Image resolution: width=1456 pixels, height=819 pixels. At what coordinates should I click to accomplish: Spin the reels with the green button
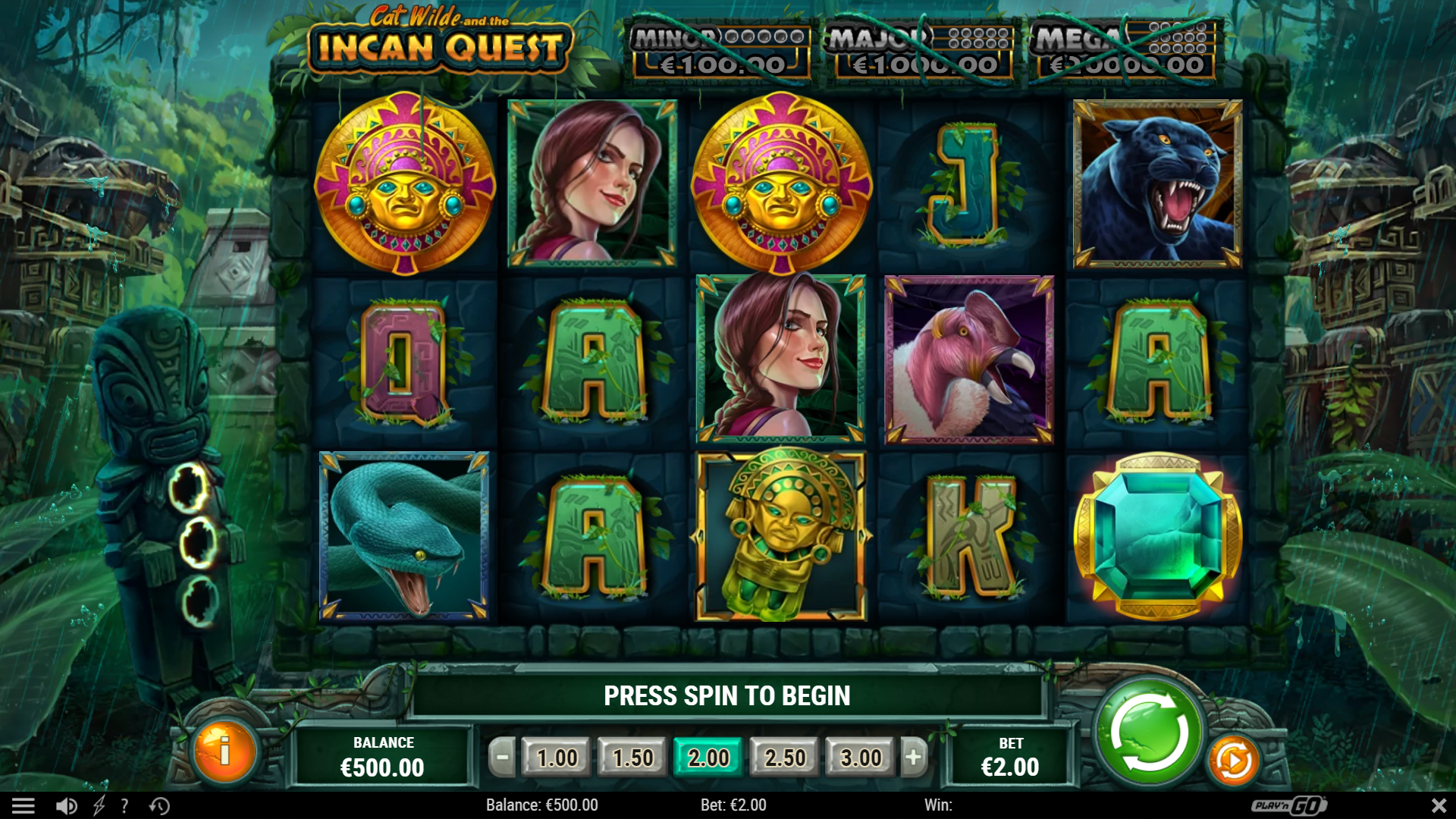pyautogui.click(x=1149, y=733)
